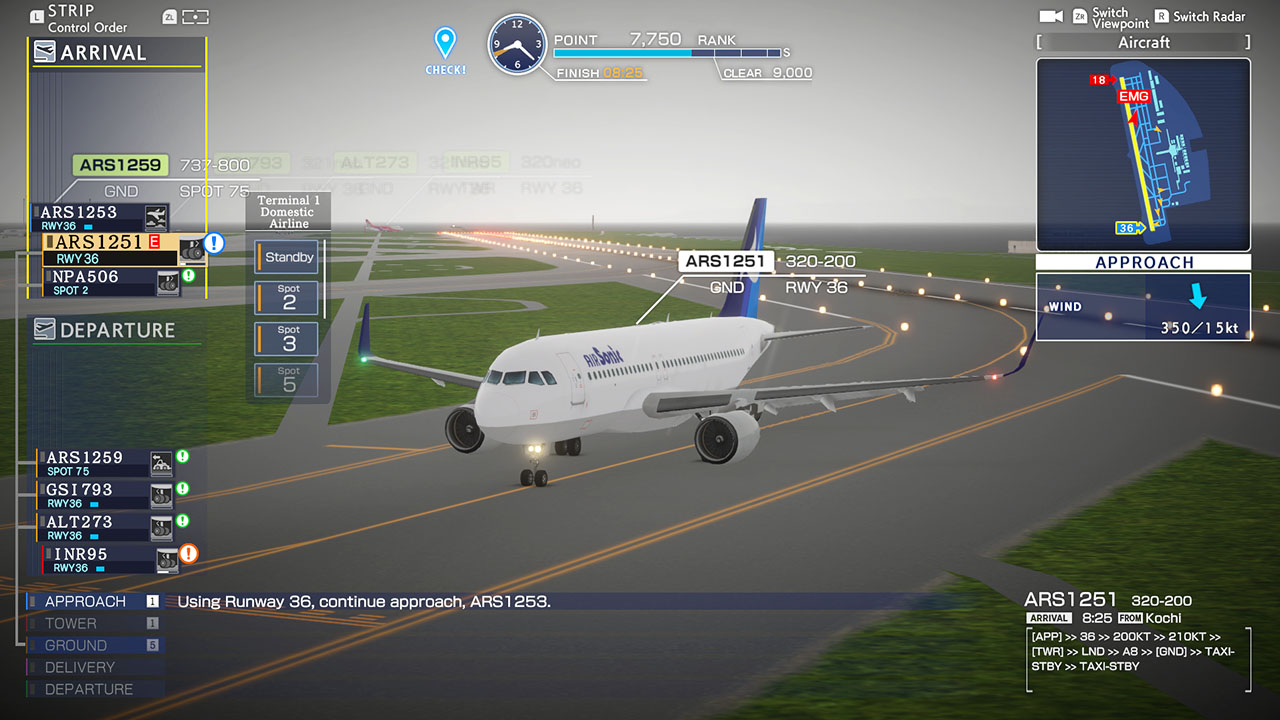The image size is (1280, 720).
Task: Switch to the TOWER channel tab
Action: pyautogui.click(x=70, y=623)
